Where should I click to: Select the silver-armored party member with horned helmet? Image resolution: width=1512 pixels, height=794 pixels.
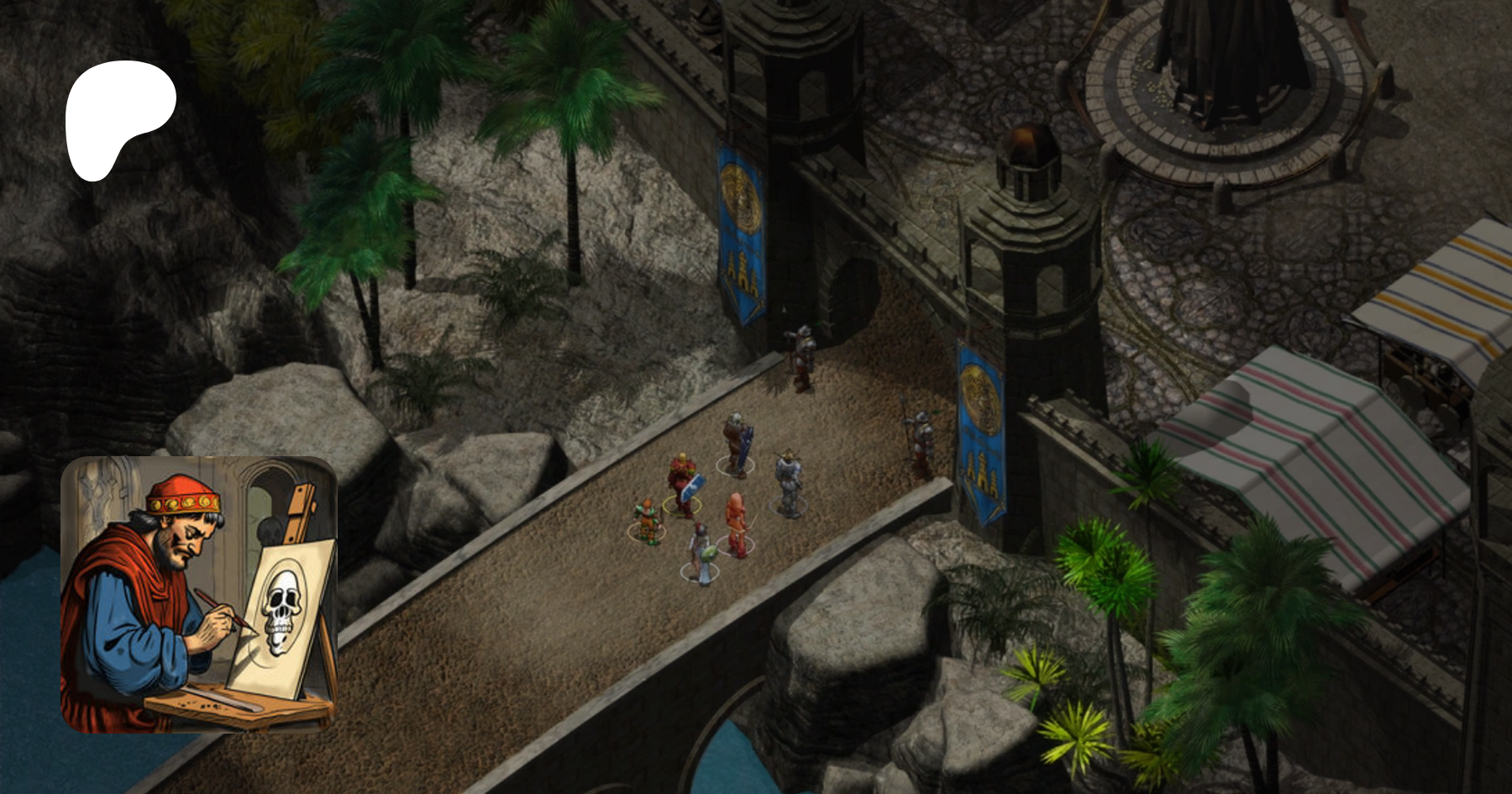click(x=787, y=483)
